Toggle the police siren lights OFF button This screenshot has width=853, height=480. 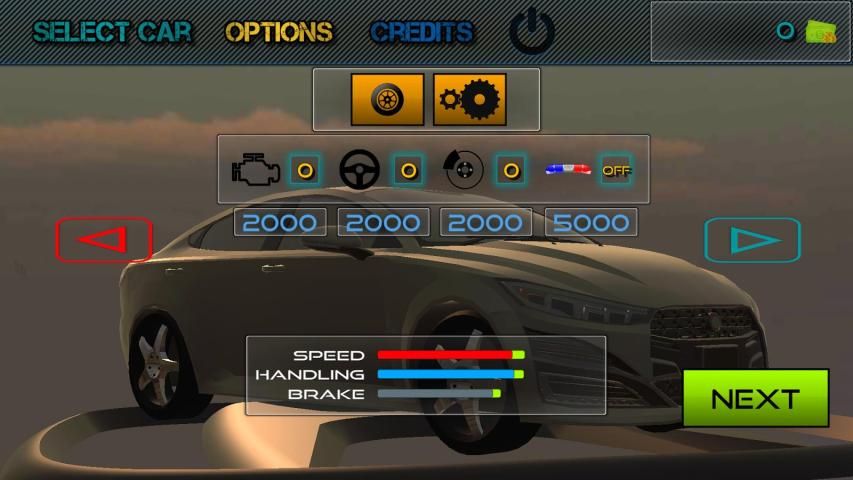615,170
